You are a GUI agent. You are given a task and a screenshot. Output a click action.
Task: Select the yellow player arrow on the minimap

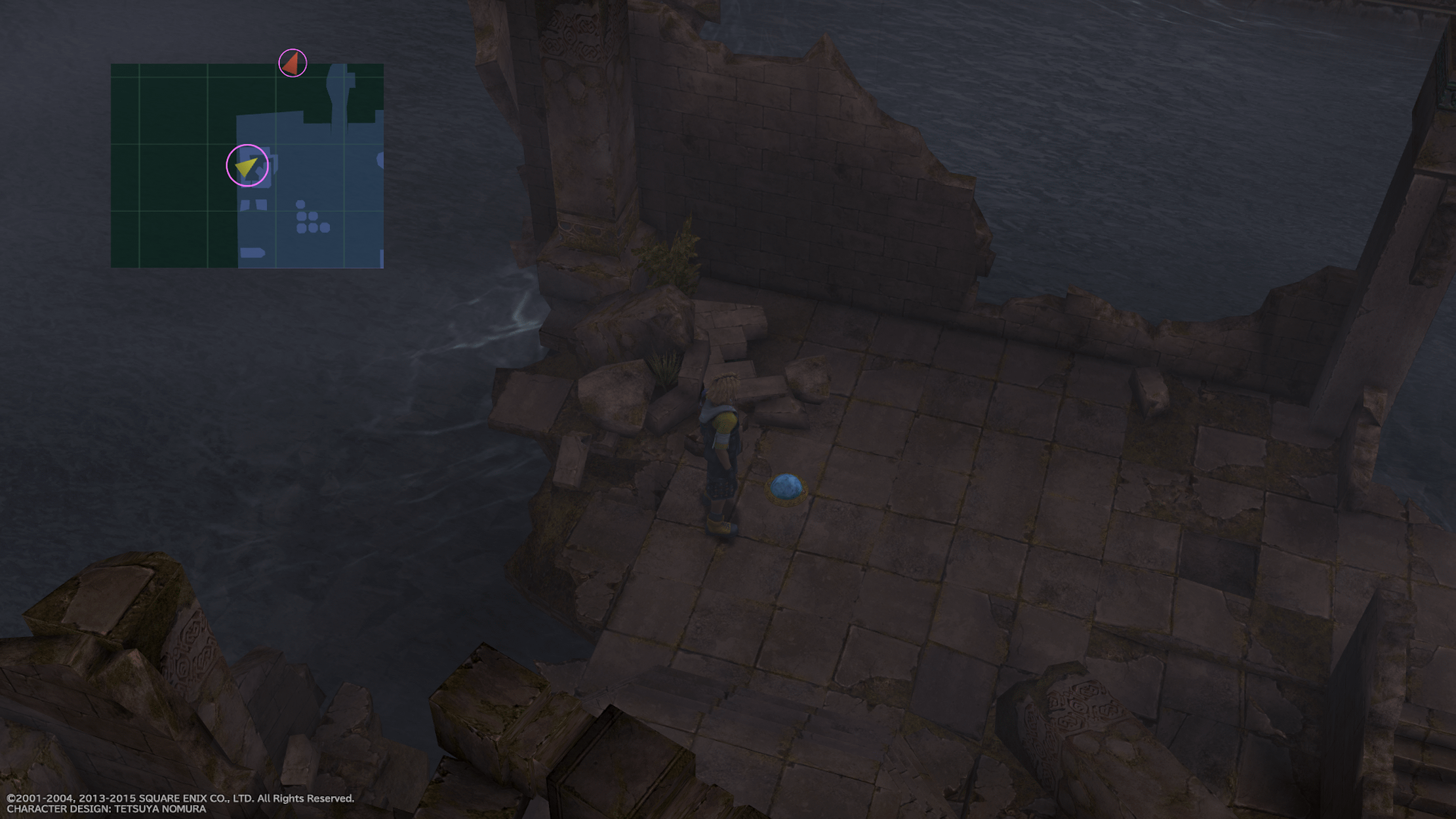(247, 167)
